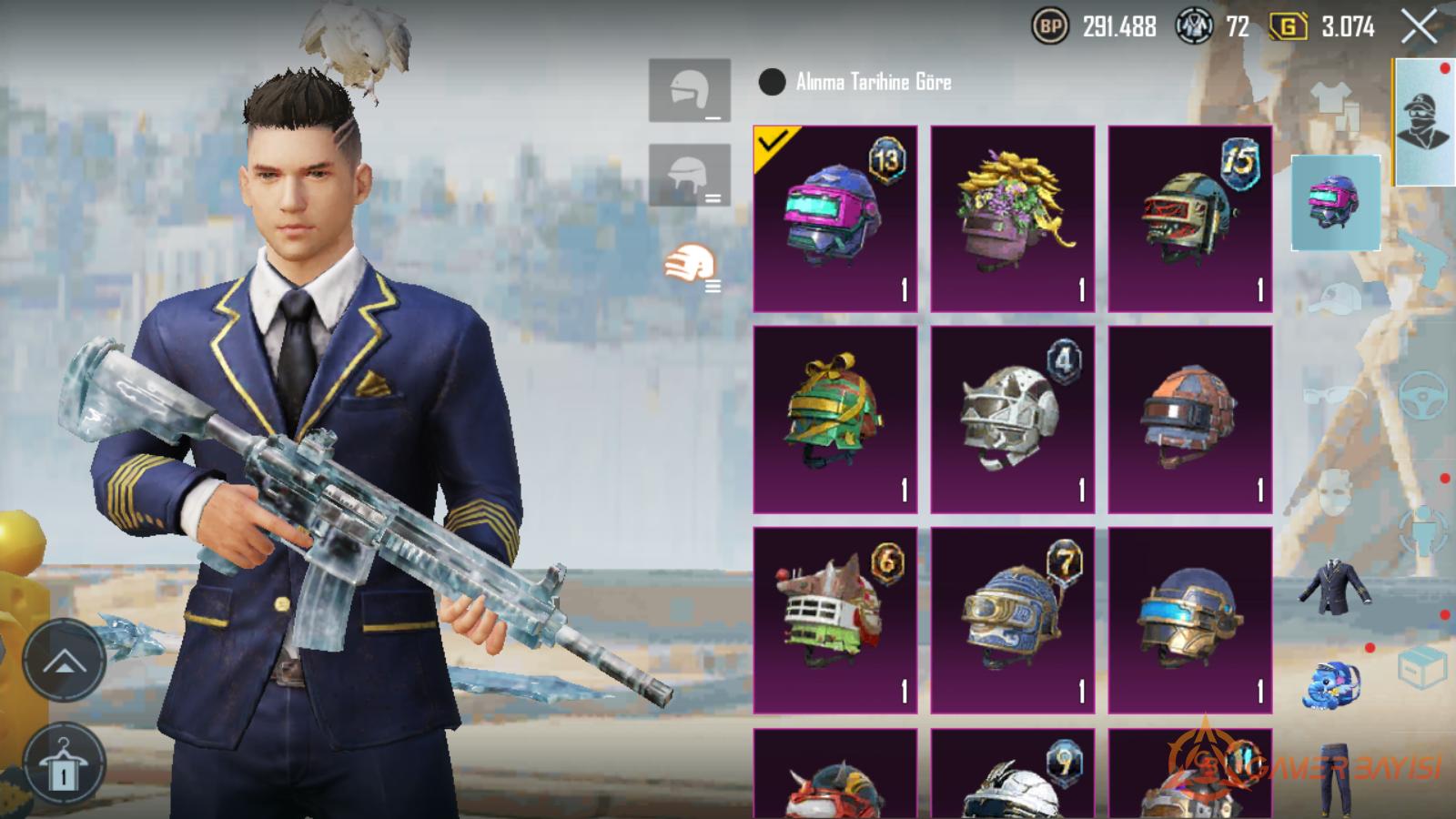Image resolution: width=1456 pixels, height=819 pixels.
Task: Switch to level 1 helmet filter
Action: [x=689, y=90]
